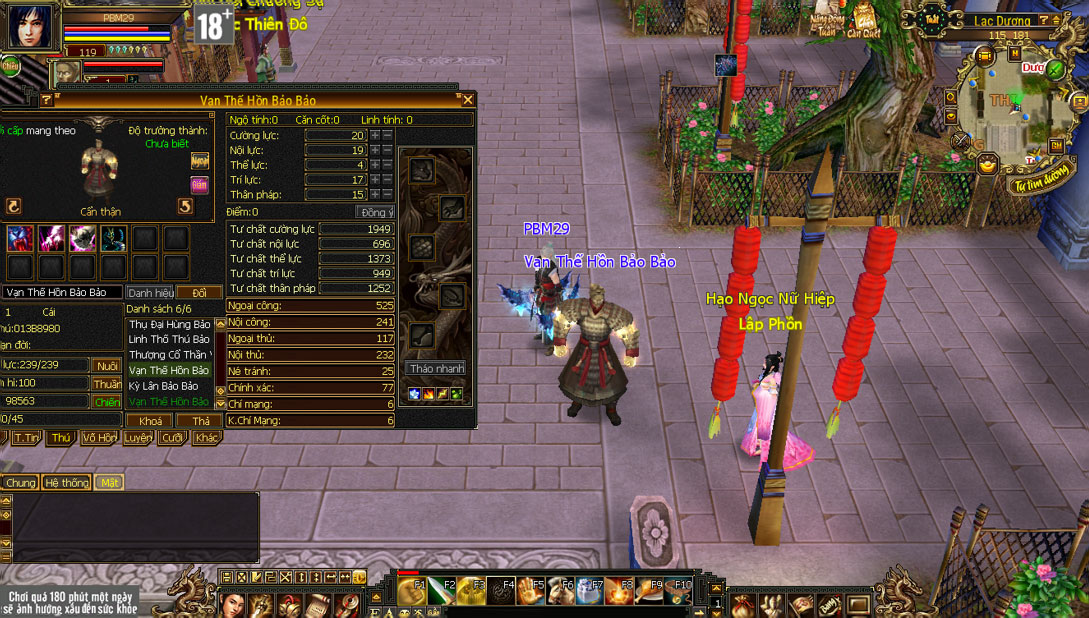
Task: Increase the Cường lực stat with plus
Action: (x=375, y=135)
